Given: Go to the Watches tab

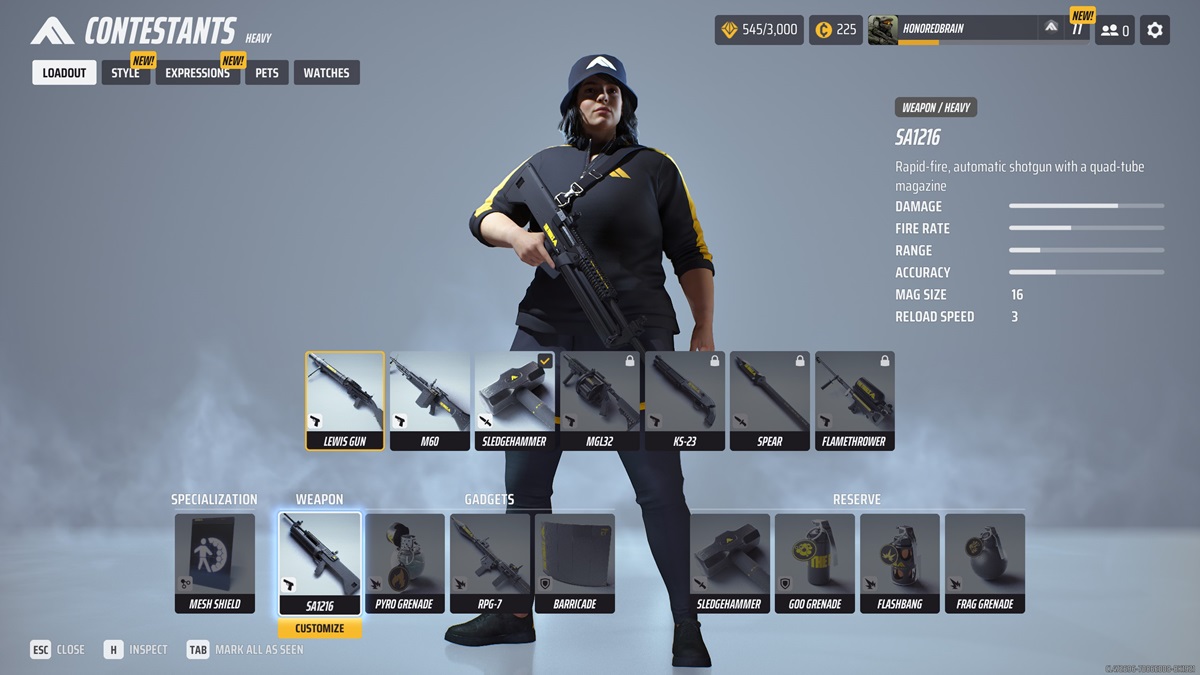Looking at the screenshot, I should point(326,73).
